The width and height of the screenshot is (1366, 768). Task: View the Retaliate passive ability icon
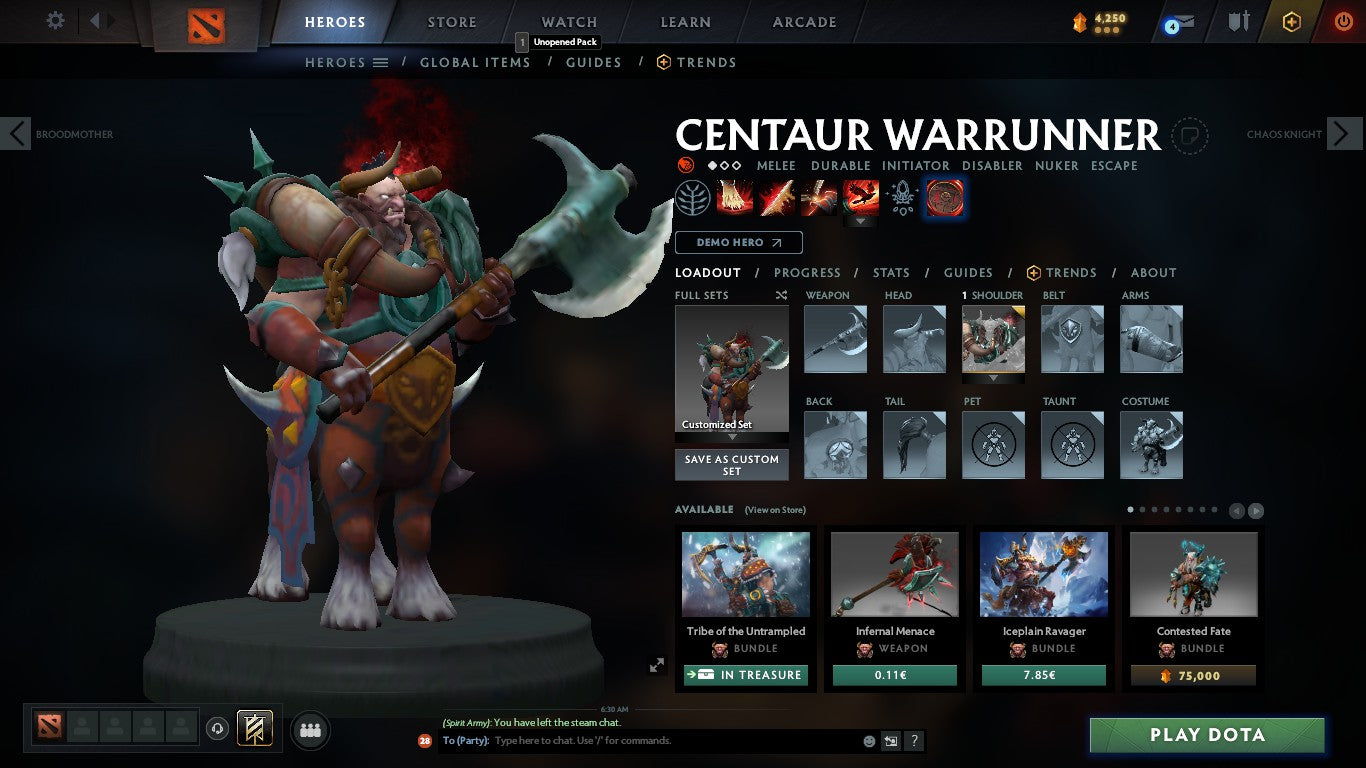click(x=819, y=197)
